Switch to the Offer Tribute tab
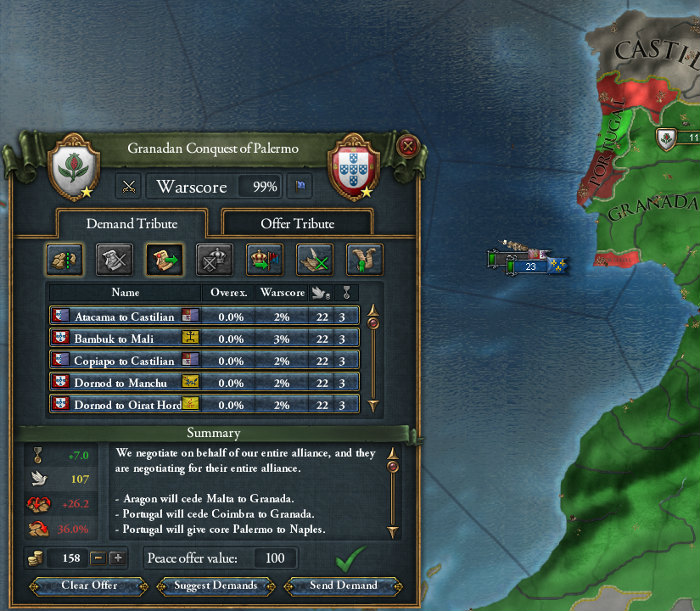The image size is (700, 611). pyautogui.click(x=297, y=223)
